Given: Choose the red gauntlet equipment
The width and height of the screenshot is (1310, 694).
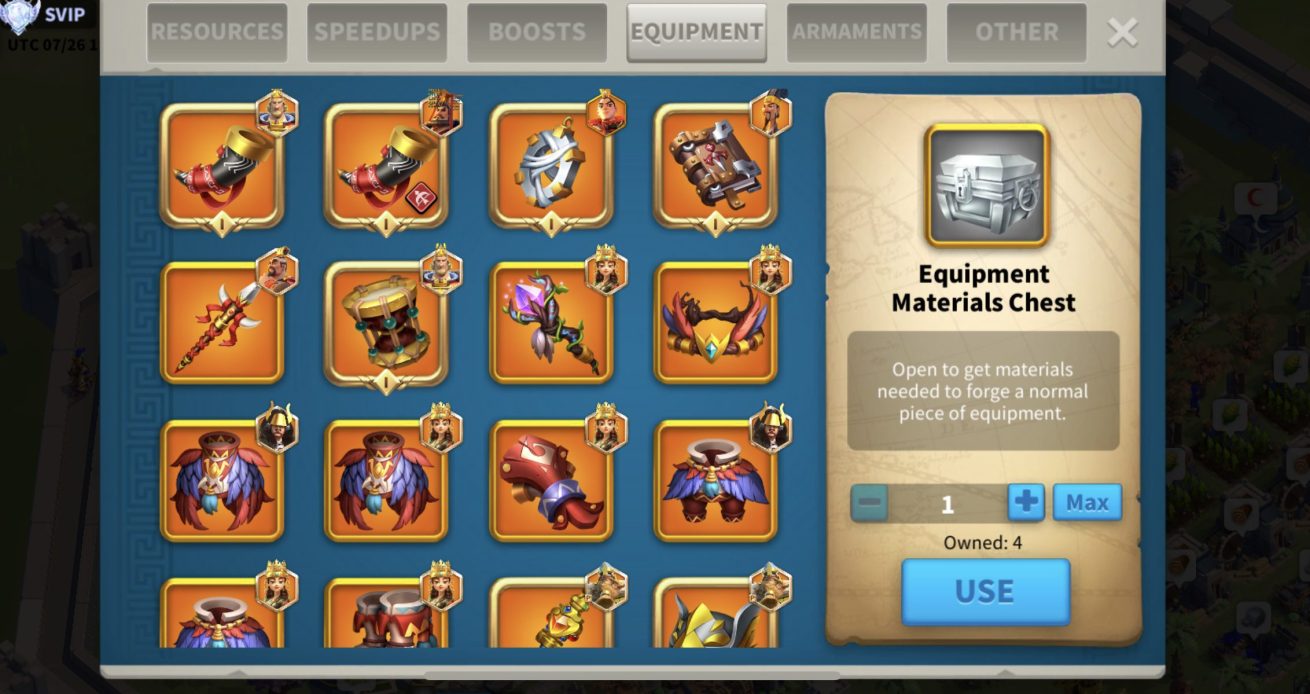Looking at the screenshot, I should (550, 481).
